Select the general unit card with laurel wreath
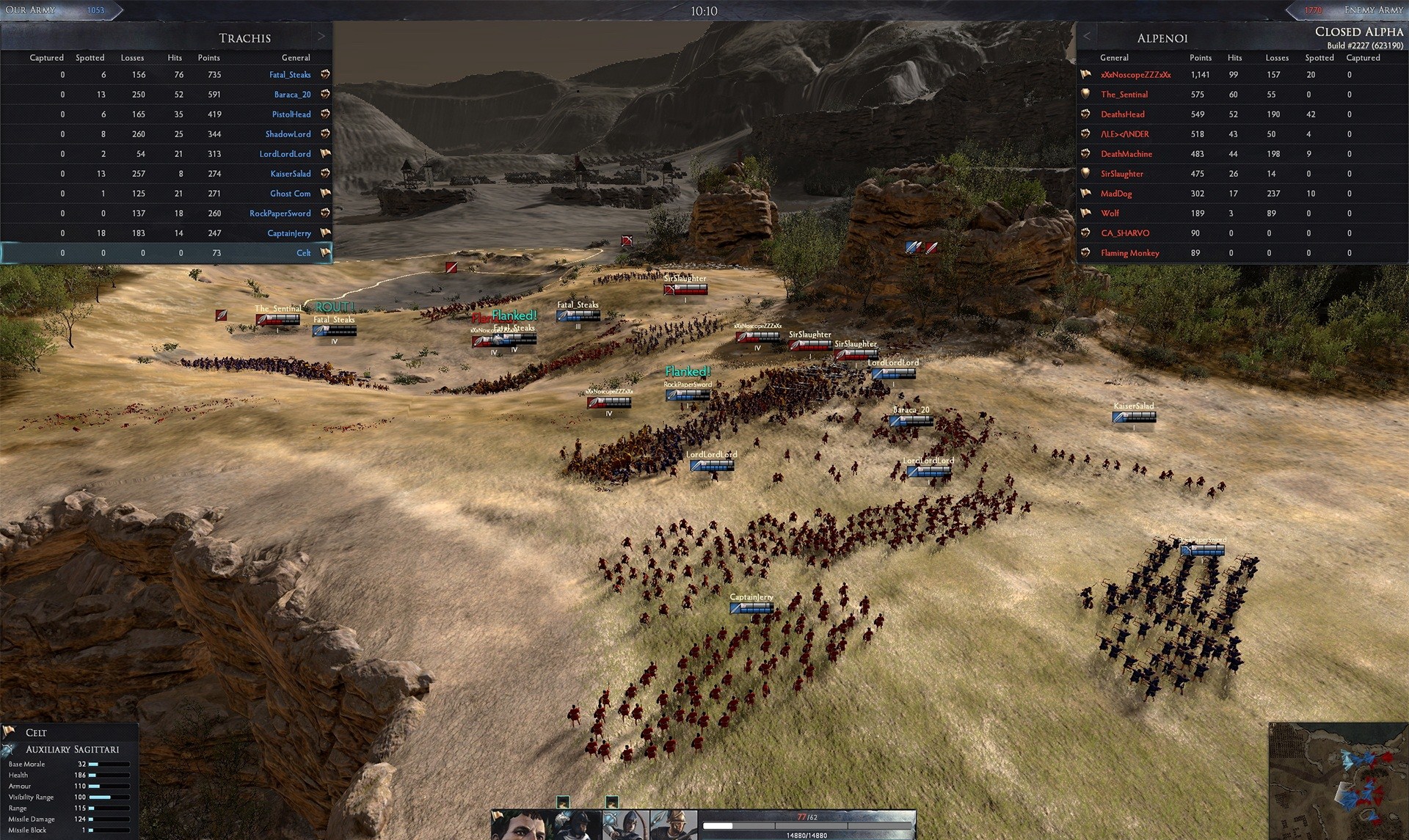Image resolution: width=1409 pixels, height=840 pixels. click(520, 825)
